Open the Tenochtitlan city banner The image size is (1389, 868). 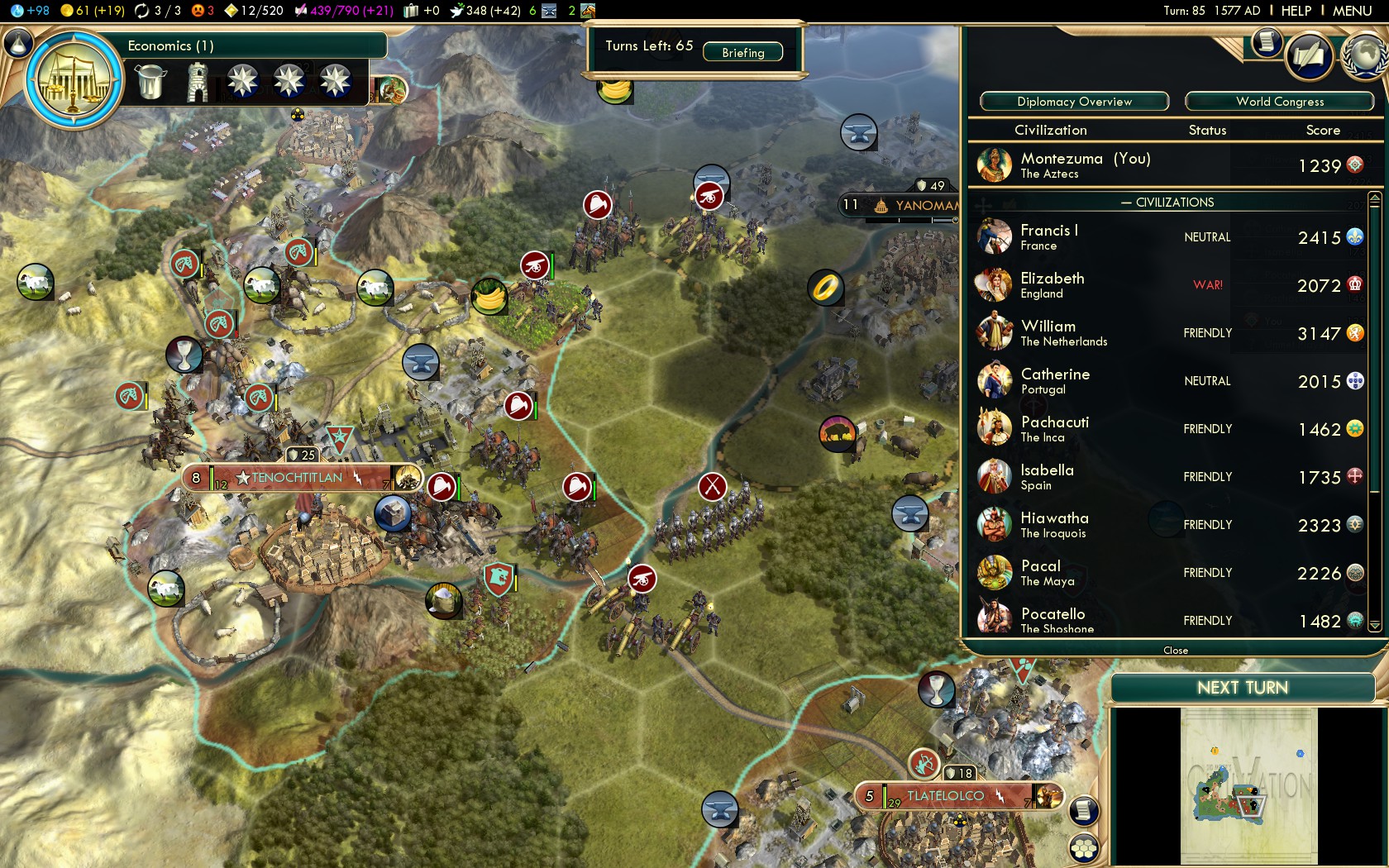[x=298, y=478]
